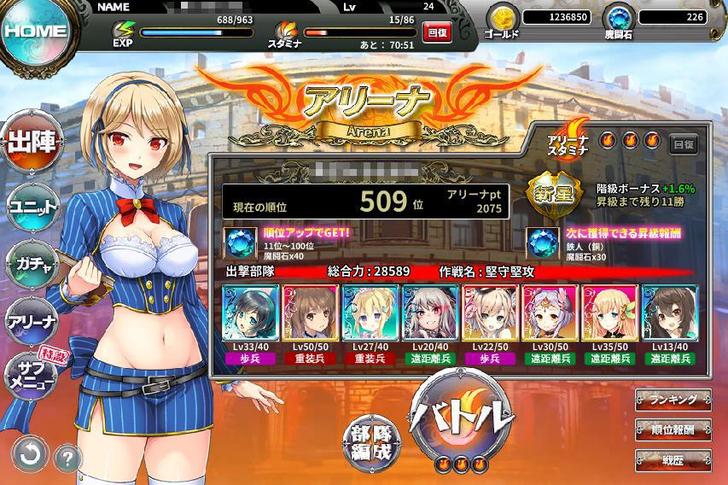Select the Lv33/40 歩兵 unit portrait
The height and width of the screenshot is (485, 728).
coord(249,317)
